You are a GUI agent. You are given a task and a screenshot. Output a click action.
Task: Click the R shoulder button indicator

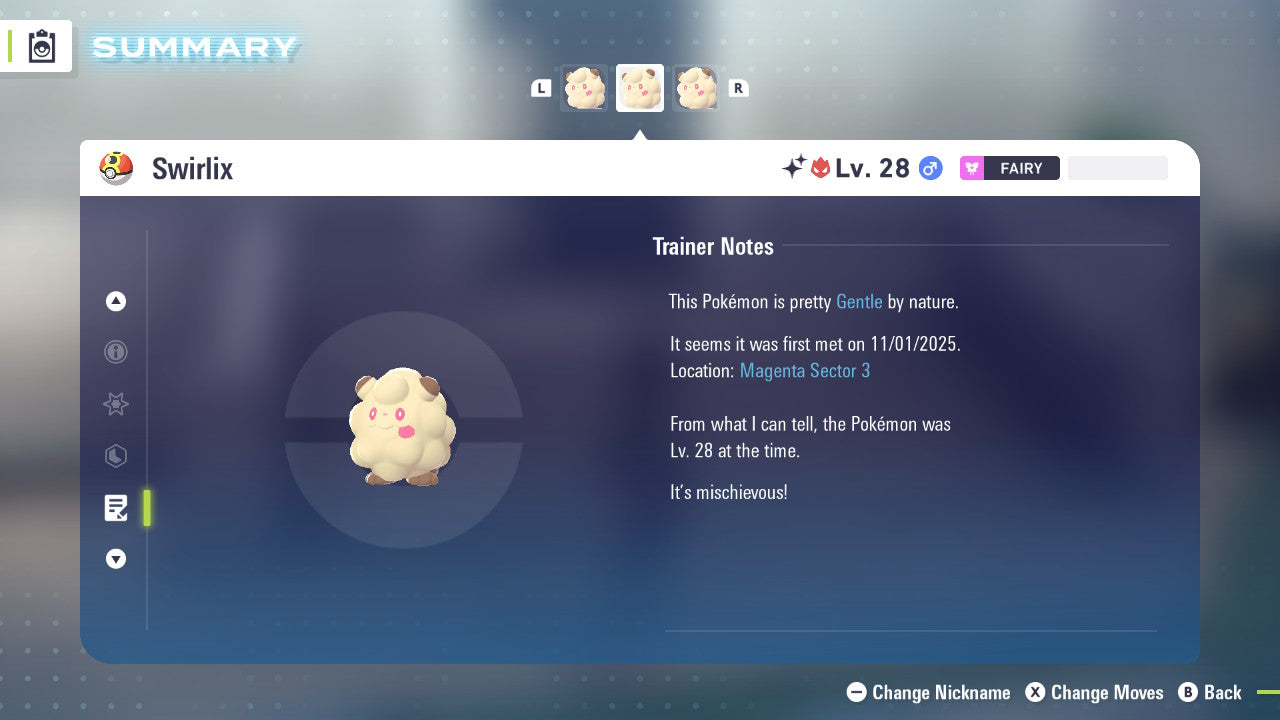click(x=738, y=88)
